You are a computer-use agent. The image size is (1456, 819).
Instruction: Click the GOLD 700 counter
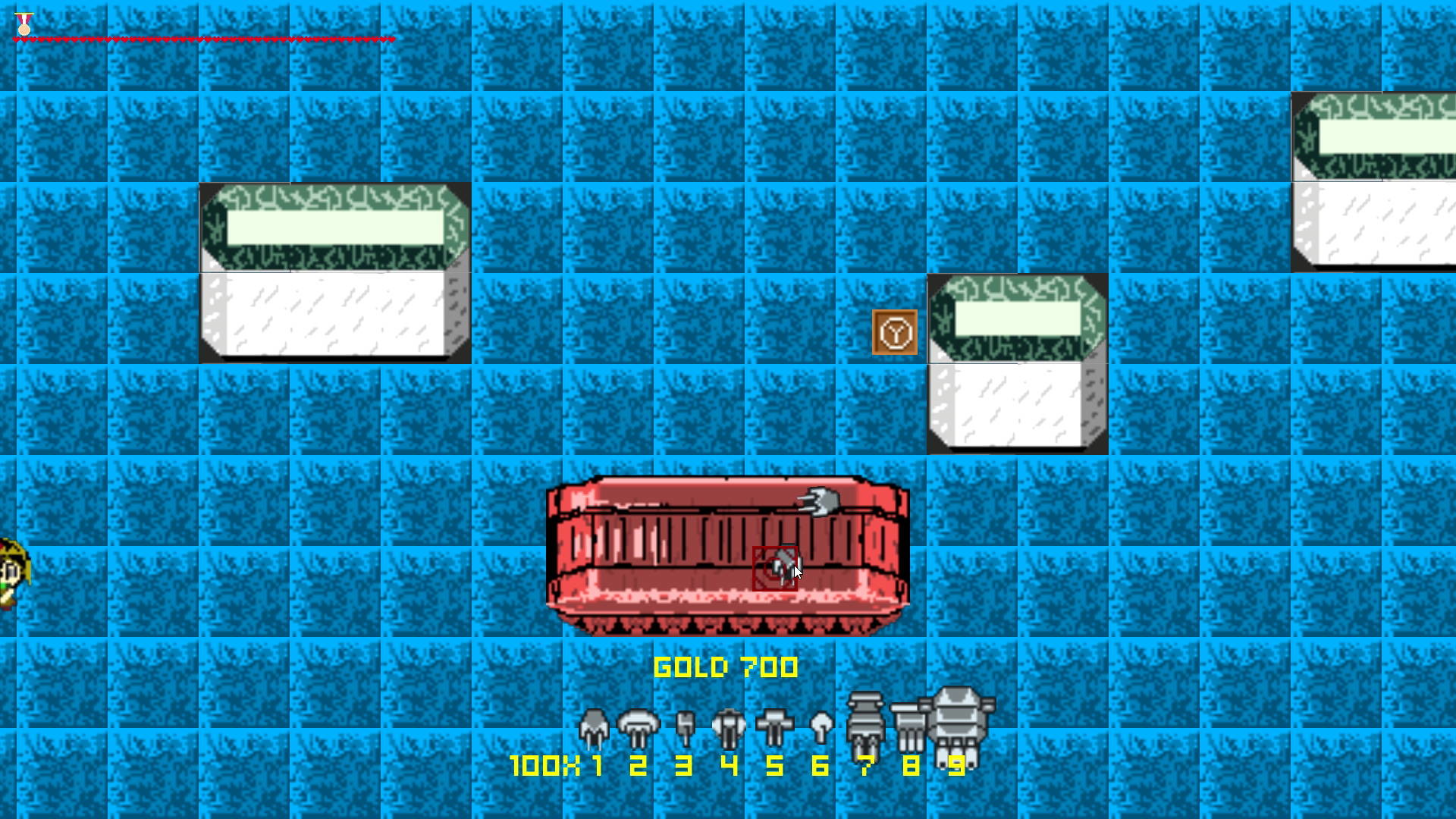click(x=726, y=667)
